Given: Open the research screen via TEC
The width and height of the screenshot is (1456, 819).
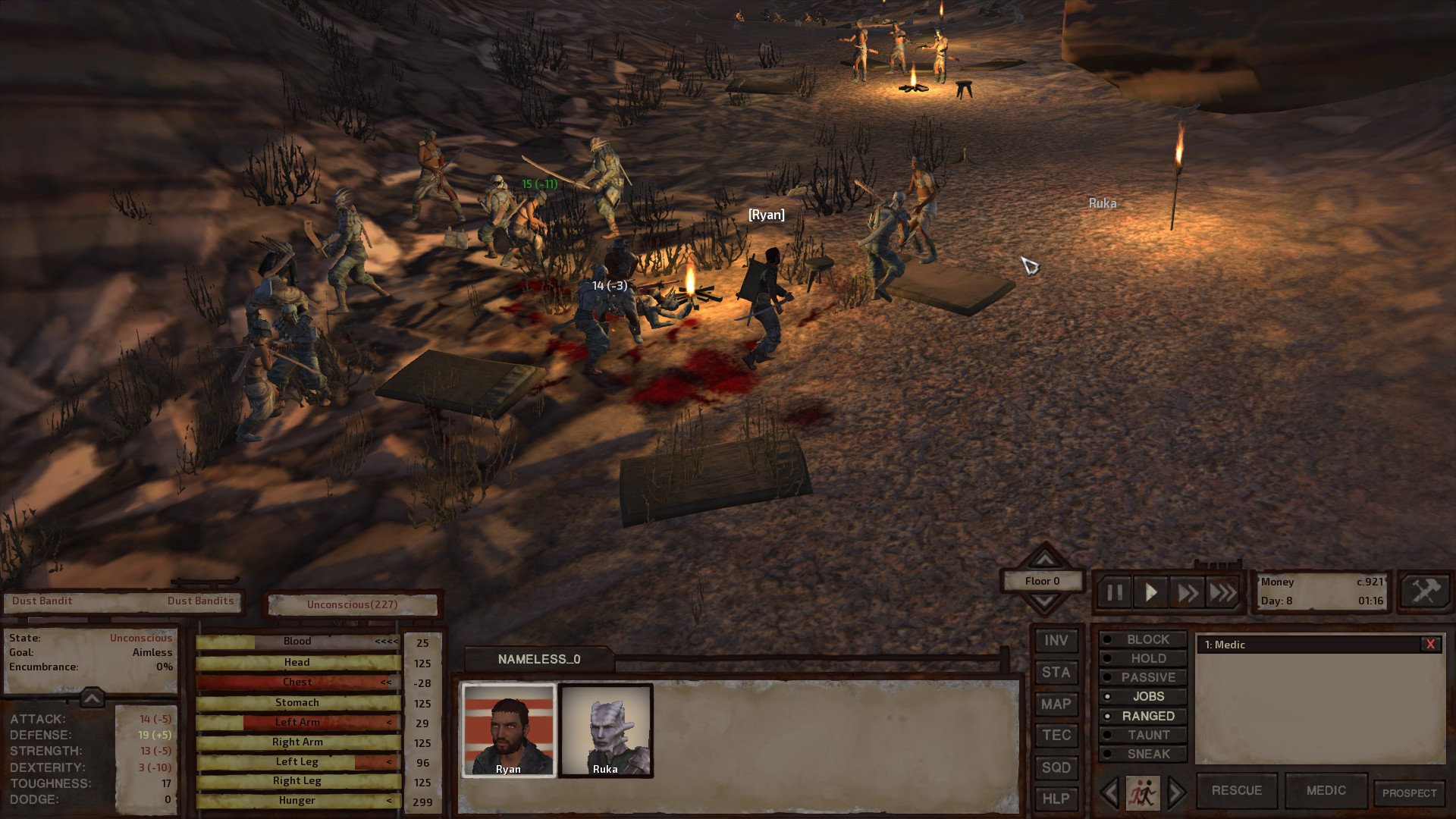Looking at the screenshot, I should 1056,735.
